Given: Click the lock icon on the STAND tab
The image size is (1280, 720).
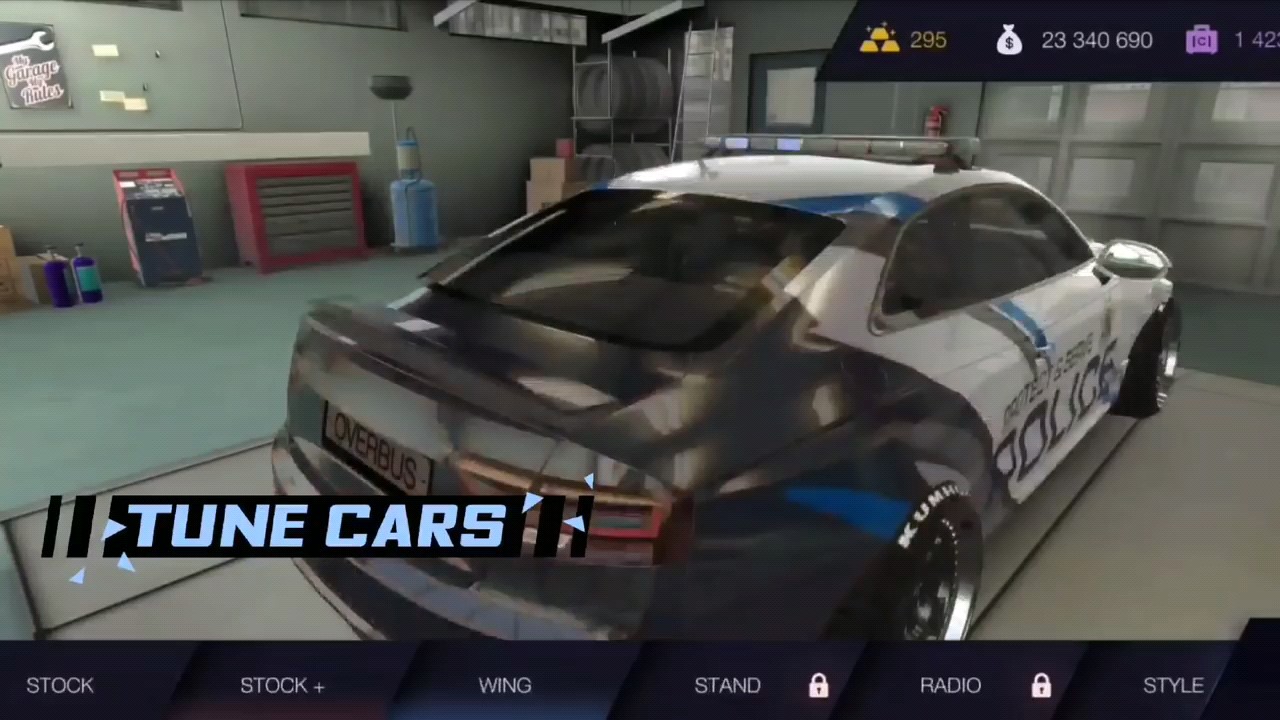Looking at the screenshot, I should click(818, 685).
